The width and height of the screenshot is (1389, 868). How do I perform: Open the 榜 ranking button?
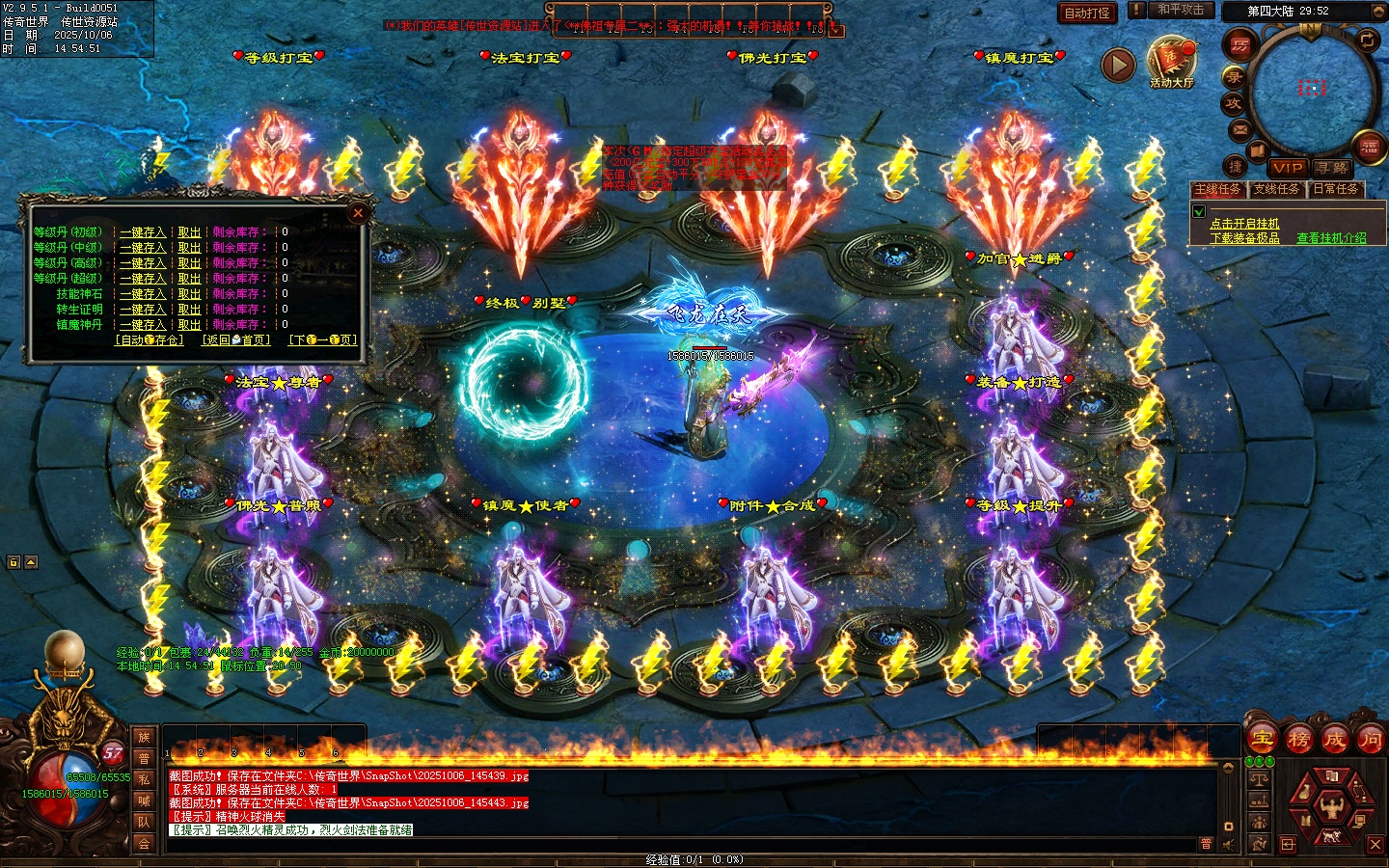click(1298, 740)
